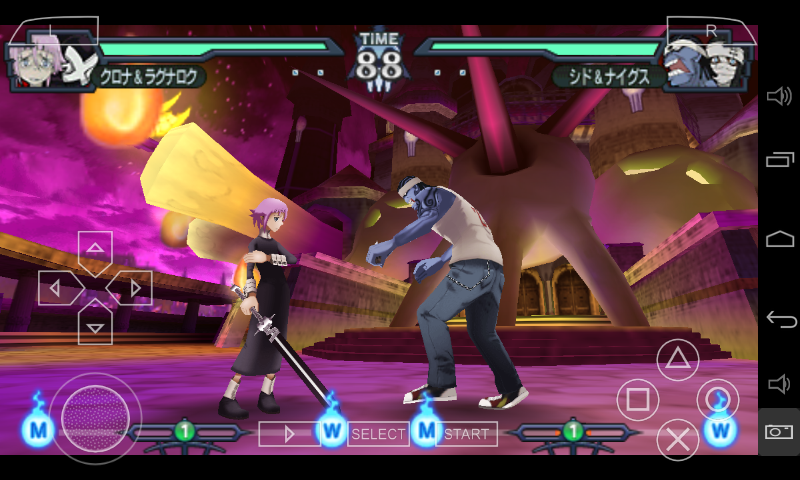This screenshot has height=480, width=800.
Task: Tap the START touch button
Action: click(x=468, y=434)
